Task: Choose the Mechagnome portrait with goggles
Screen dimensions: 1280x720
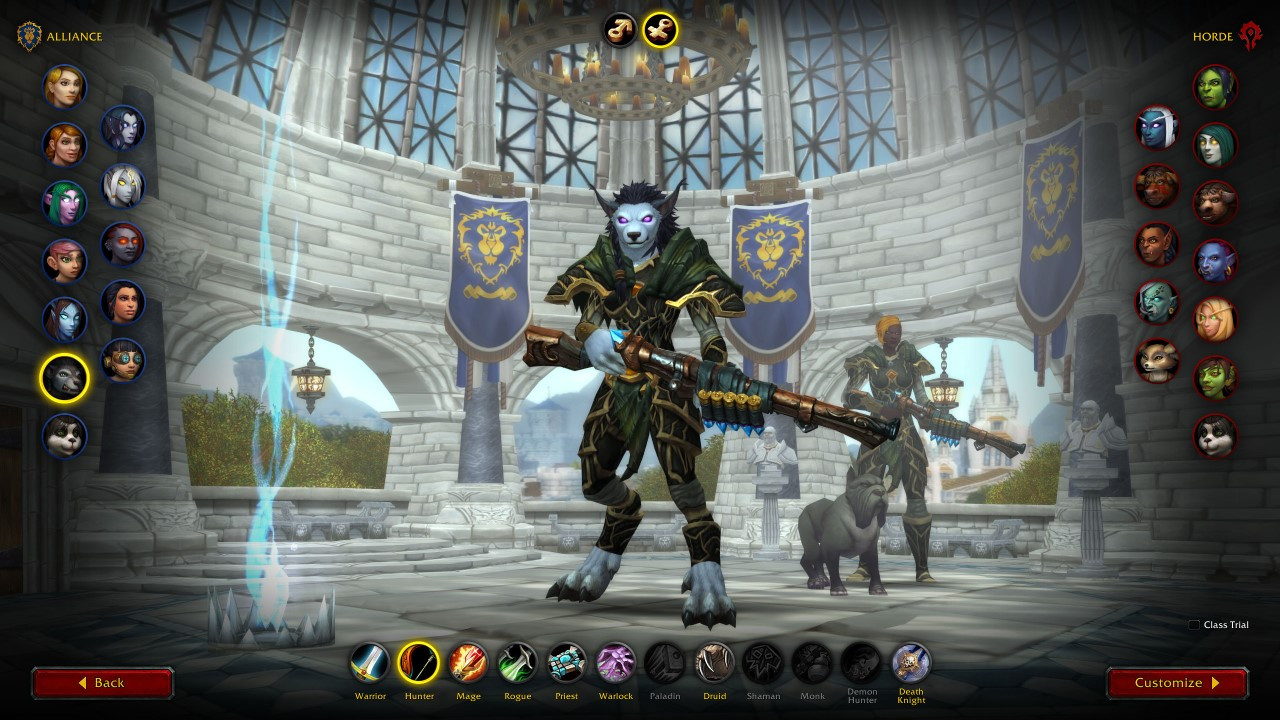Action: (x=123, y=360)
